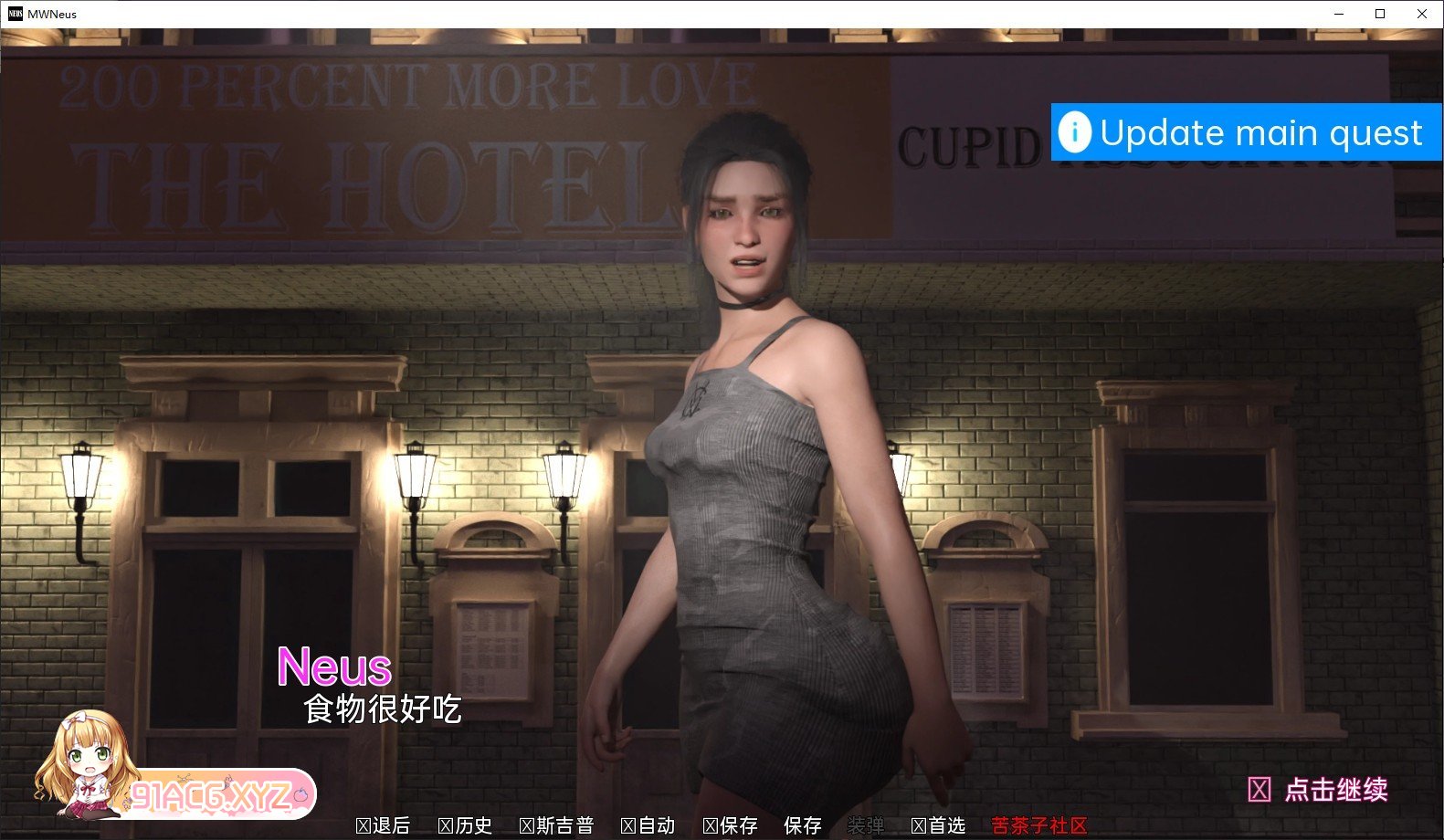
Task: Click the dialogue line 食物很好吃
Action: 384,709
